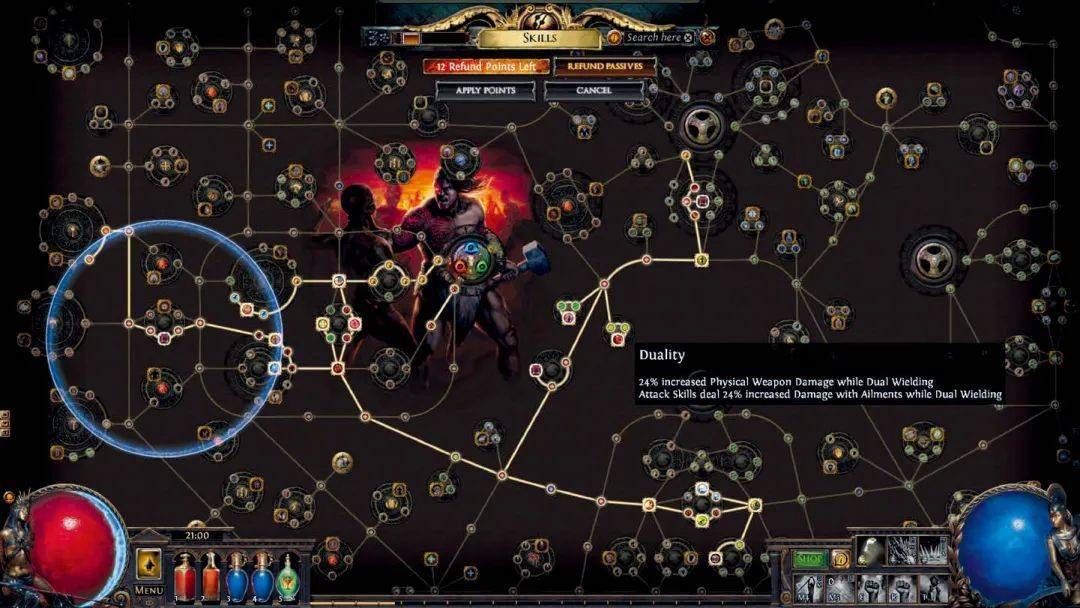1080x608 pixels.
Task: Open the Menu button
Action: pyautogui.click(x=148, y=590)
